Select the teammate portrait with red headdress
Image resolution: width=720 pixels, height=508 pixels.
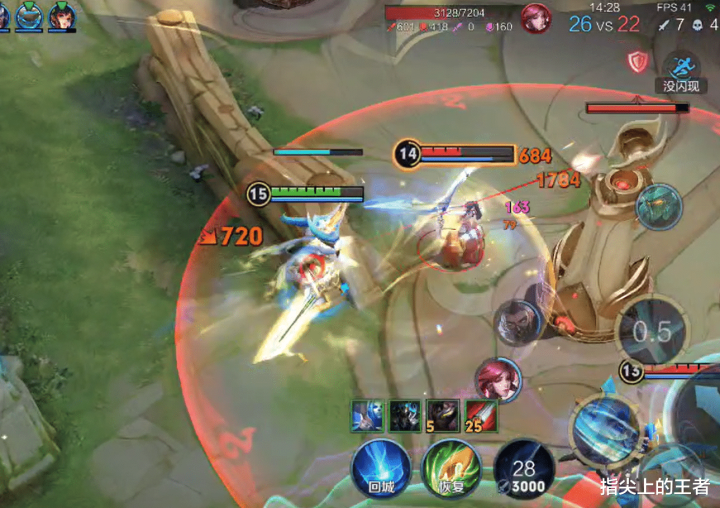(x=62, y=16)
